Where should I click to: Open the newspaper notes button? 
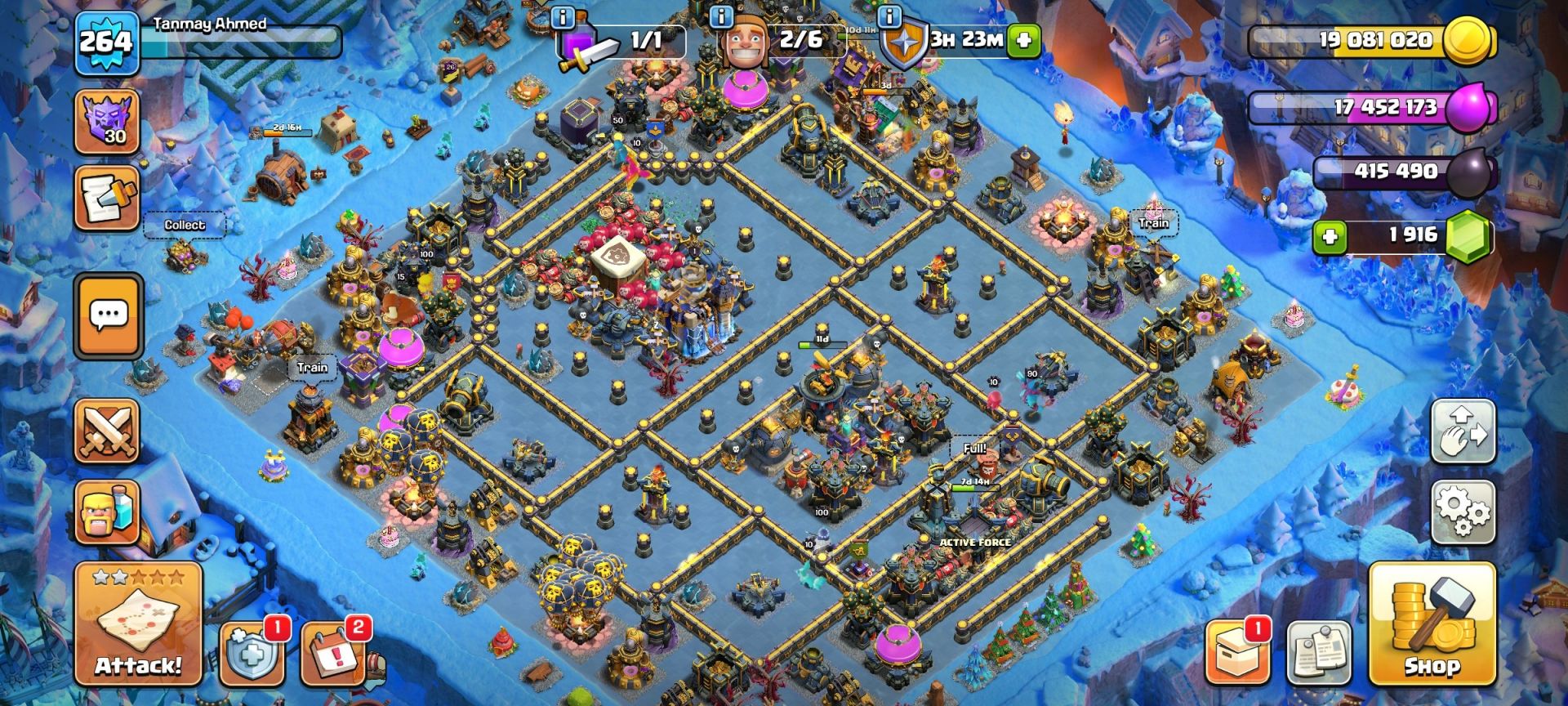click(x=1318, y=654)
